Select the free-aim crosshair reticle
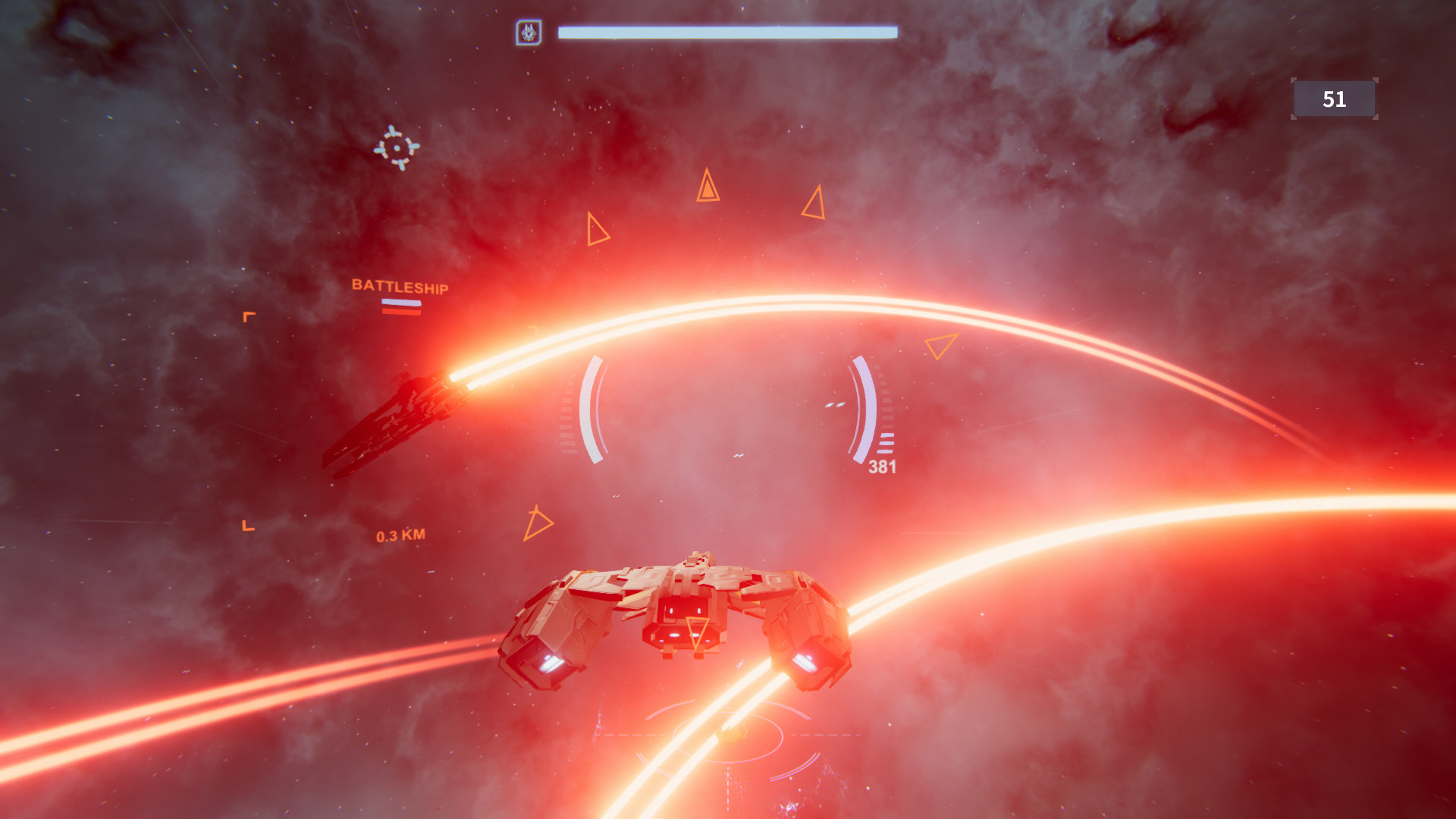 (397, 146)
